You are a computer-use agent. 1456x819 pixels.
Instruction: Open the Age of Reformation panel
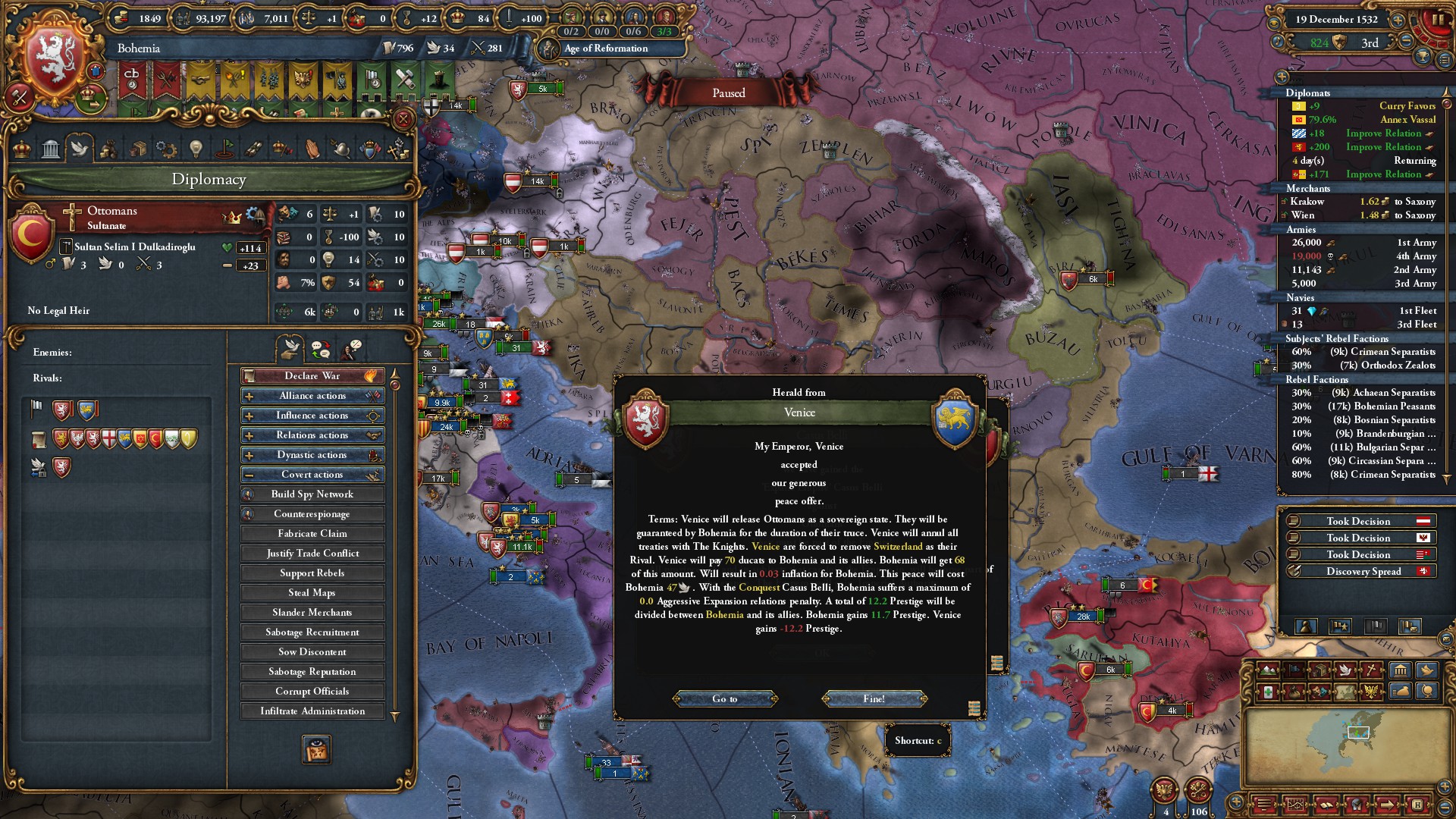tap(606, 49)
